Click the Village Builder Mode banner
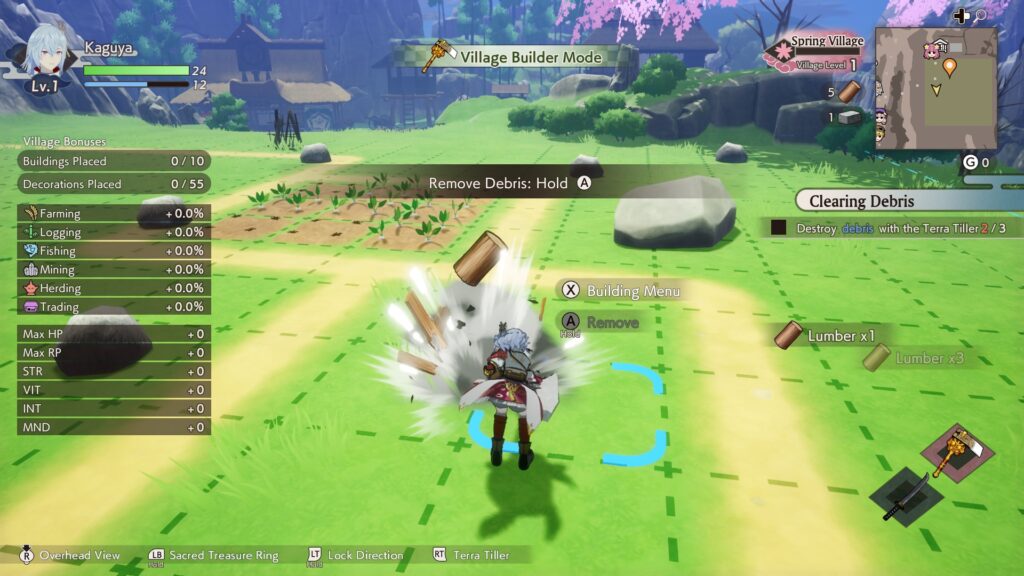The height and width of the screenshot is (576, 1024). (519, 57)
